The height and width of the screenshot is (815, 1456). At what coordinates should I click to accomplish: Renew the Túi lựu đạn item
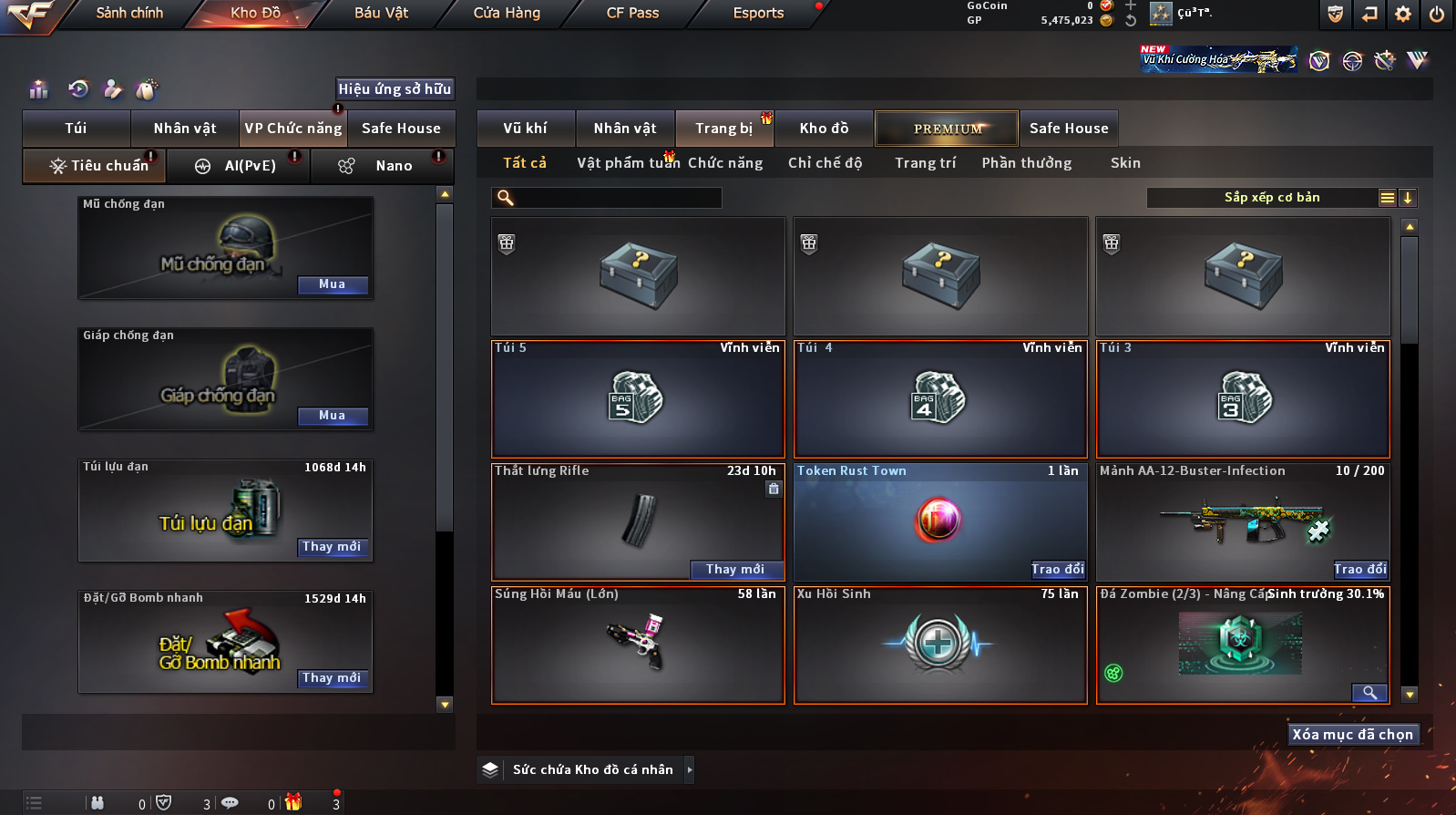tap(333, 547)
